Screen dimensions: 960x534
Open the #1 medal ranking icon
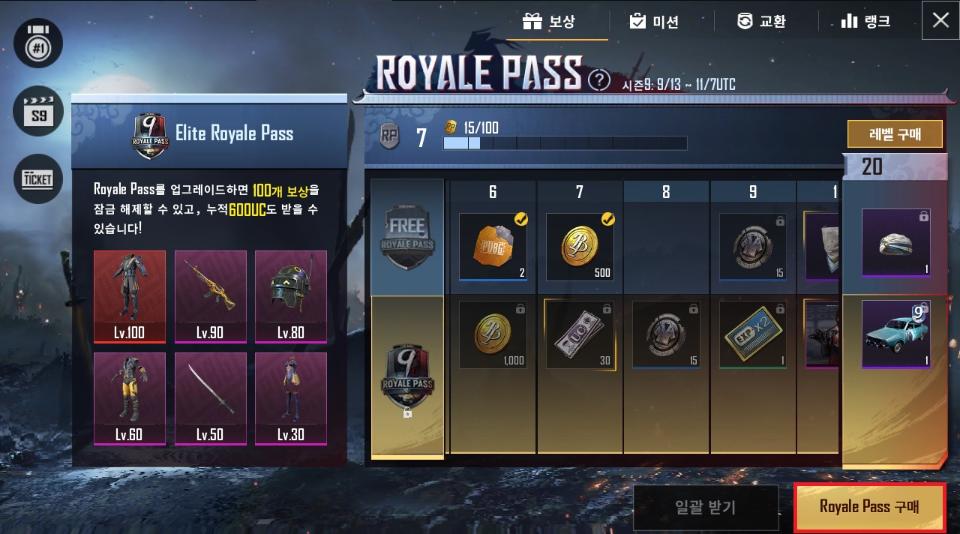click(38, 44)
